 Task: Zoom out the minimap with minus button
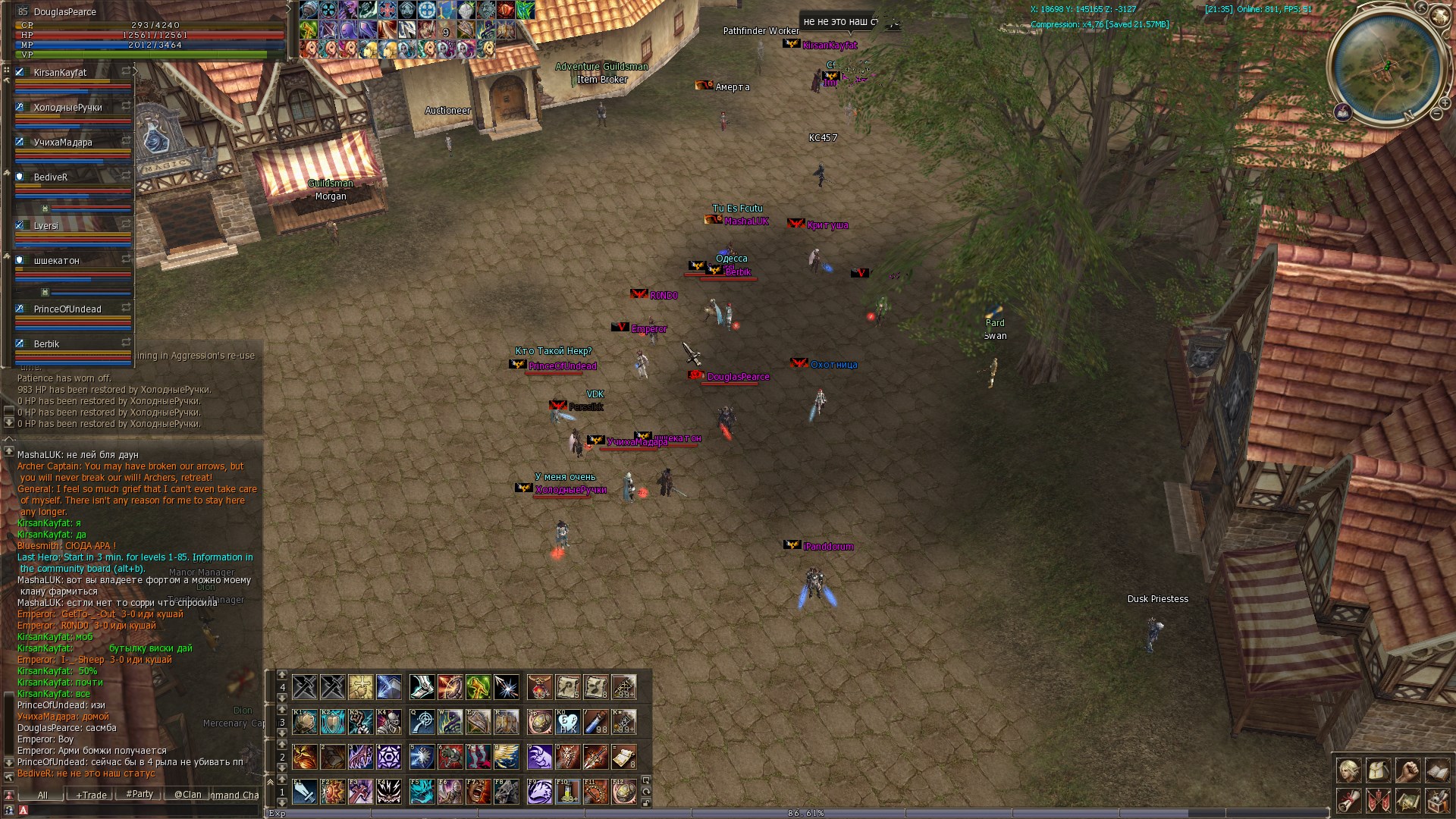(x=1436, y=115)
